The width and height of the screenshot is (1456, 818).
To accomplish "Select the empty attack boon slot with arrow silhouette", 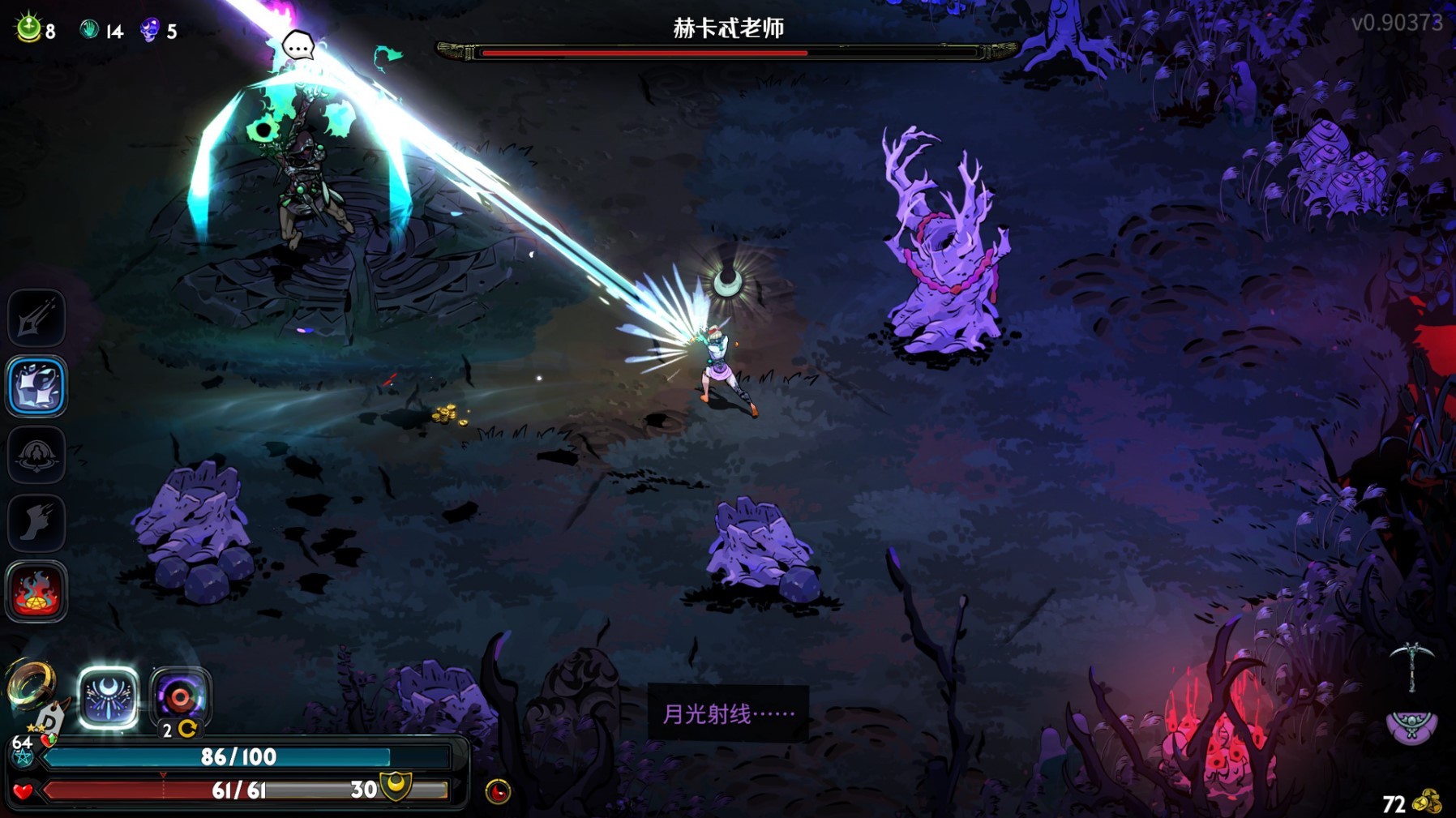I will tap(36, 318).
